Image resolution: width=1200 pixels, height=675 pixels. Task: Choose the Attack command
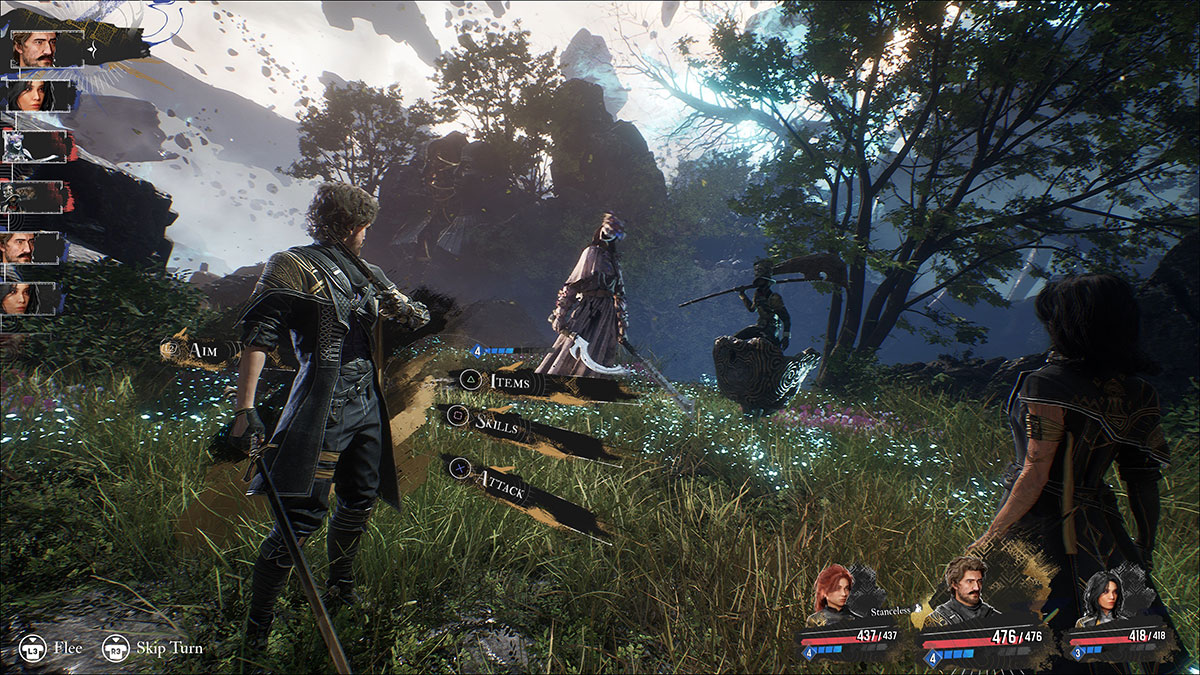pos(500,492)
